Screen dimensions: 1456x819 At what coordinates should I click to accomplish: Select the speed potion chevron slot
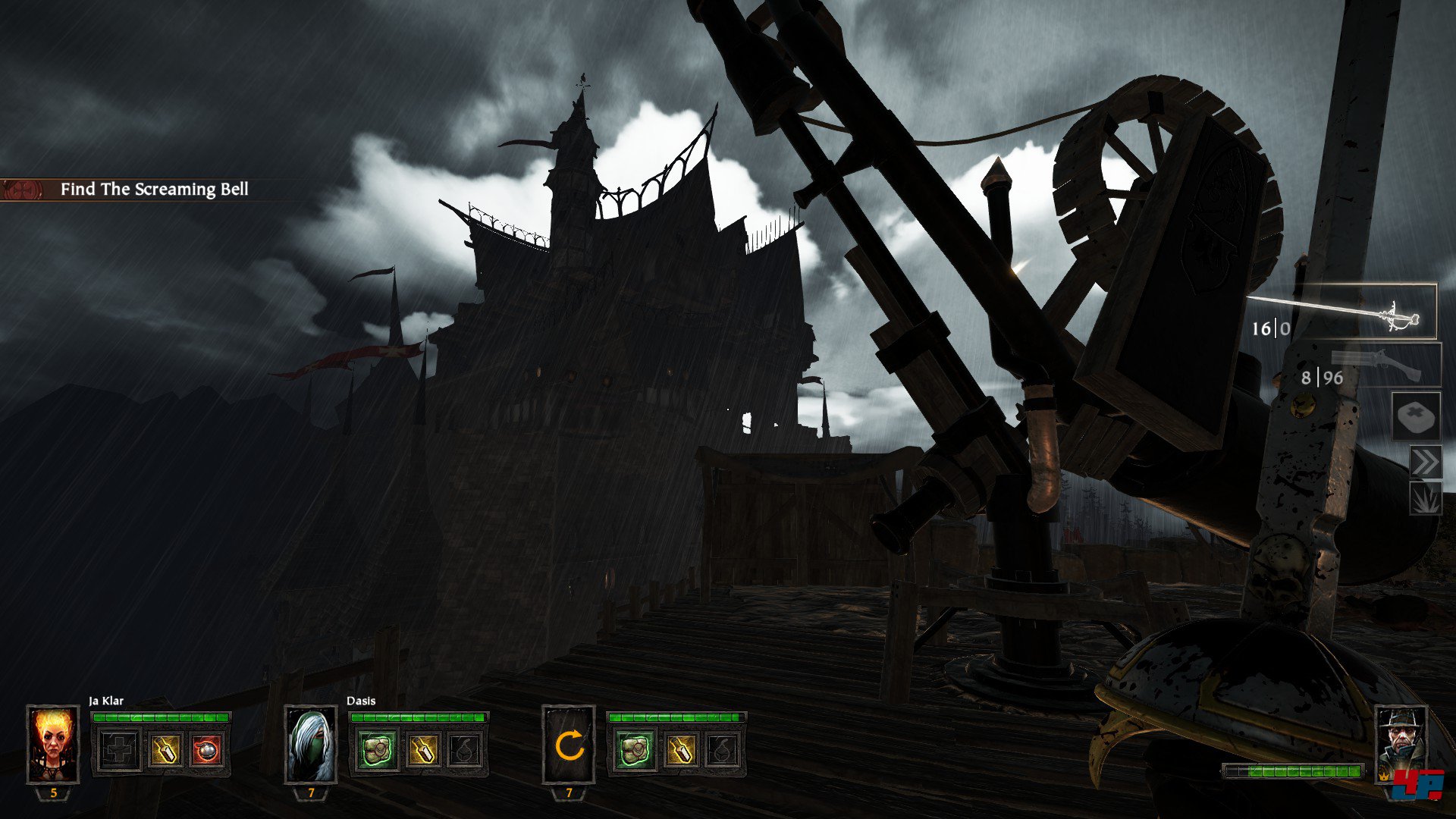click(1425, 463)
